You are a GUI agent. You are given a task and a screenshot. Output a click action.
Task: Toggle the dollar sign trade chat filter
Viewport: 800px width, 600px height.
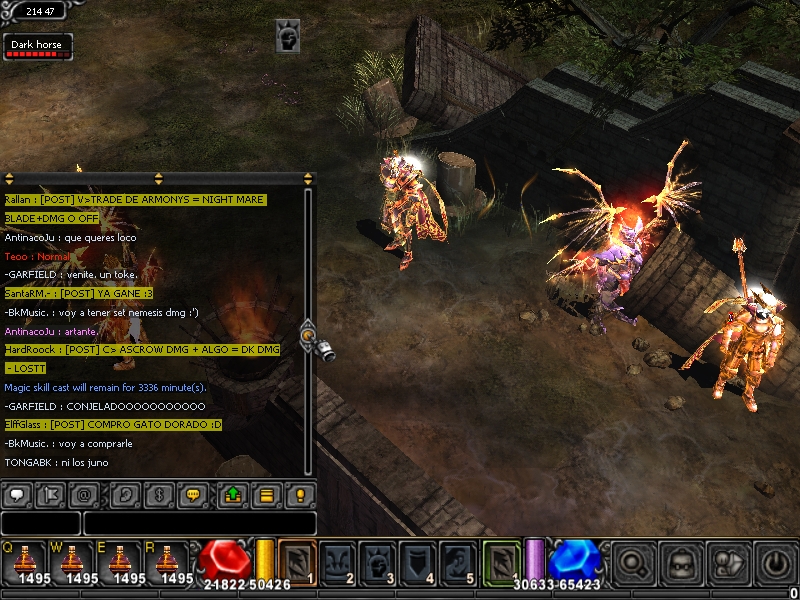(157, 494)
